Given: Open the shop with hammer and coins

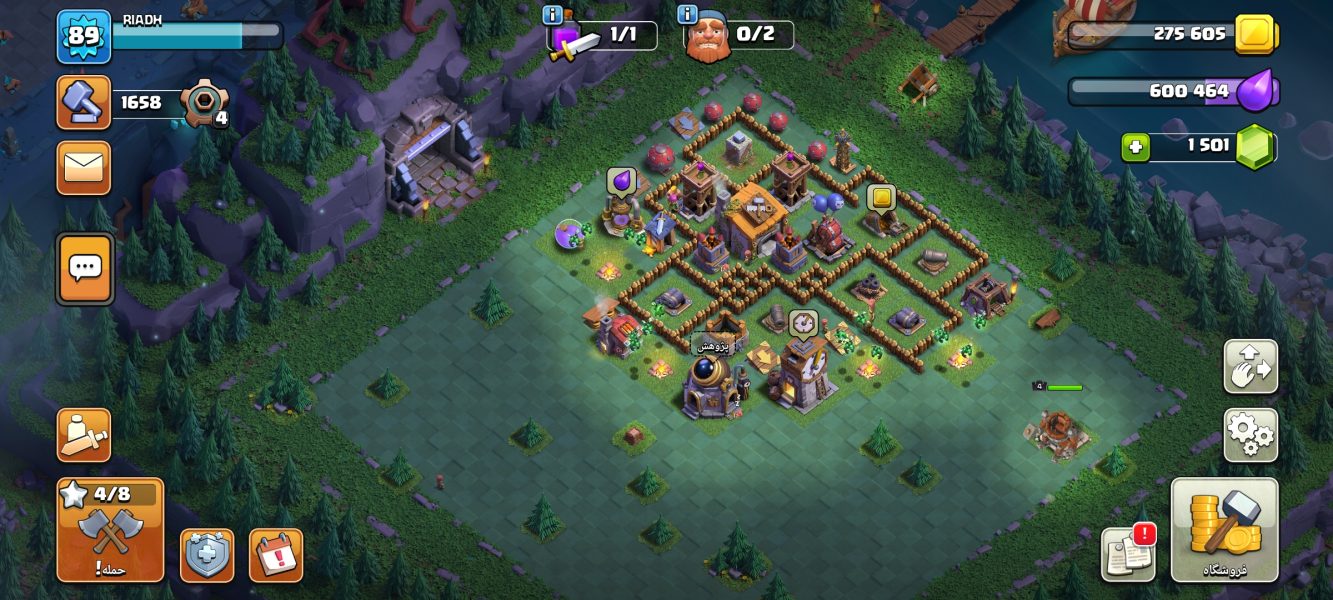Looking at the screenshot, I should coord(1224,530).
